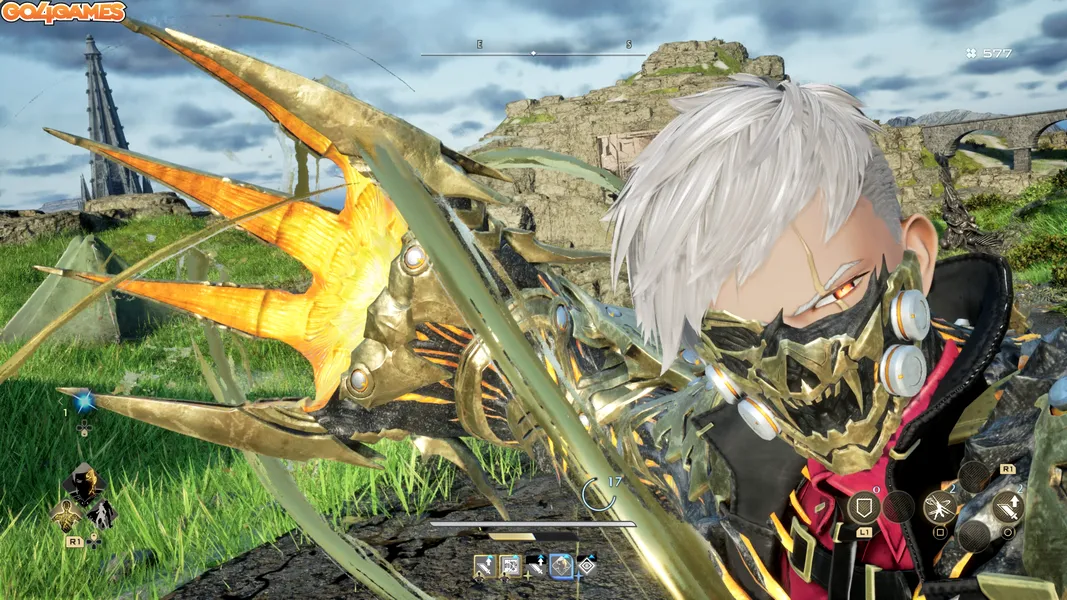Choose the golden body silhouette diamond
The height and width of the screenshot is (600, 1067).
[66, 515]
